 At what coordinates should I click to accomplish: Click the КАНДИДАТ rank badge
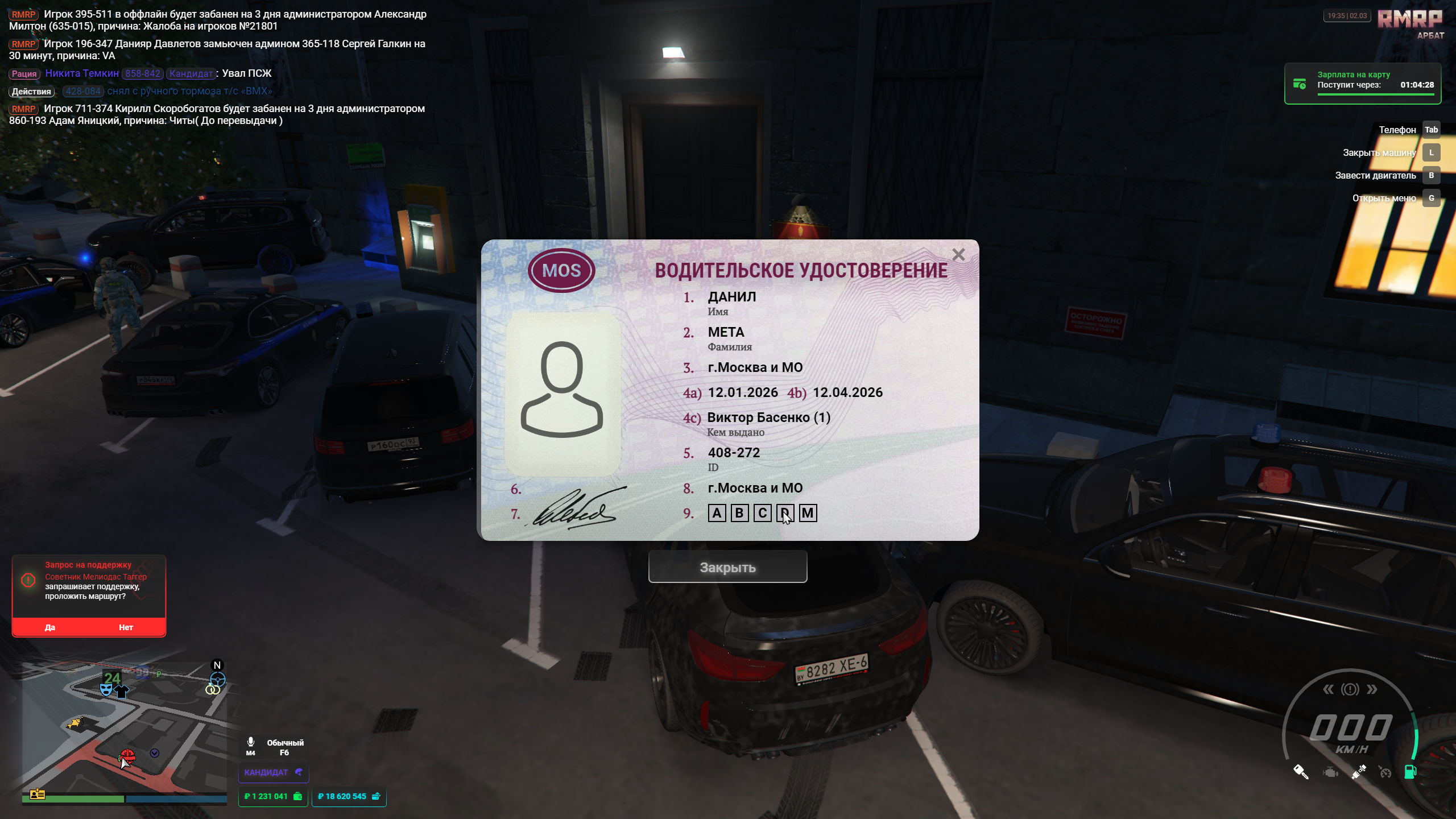(273, 772)
